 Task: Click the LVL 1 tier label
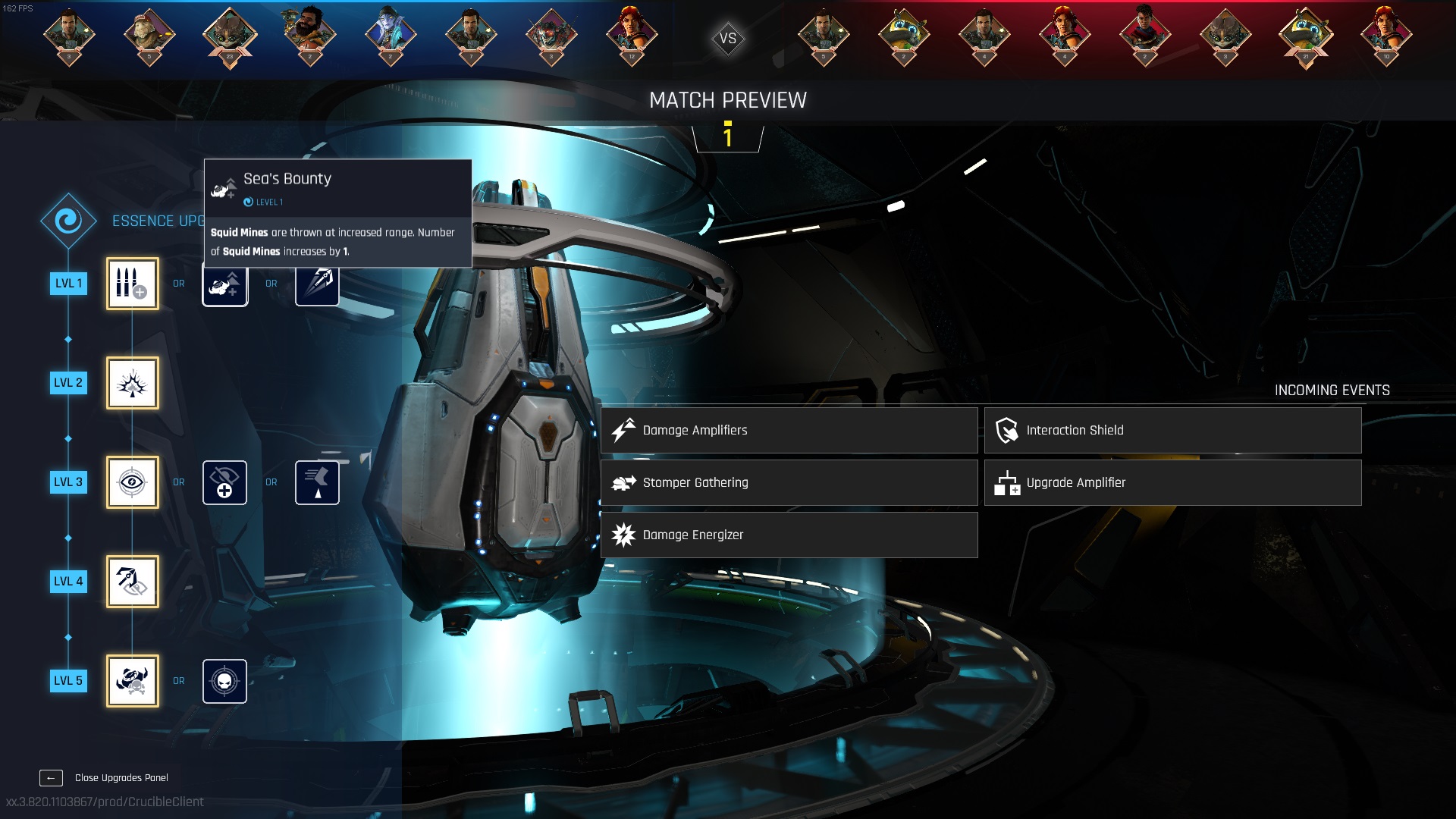tap(68, 284)
